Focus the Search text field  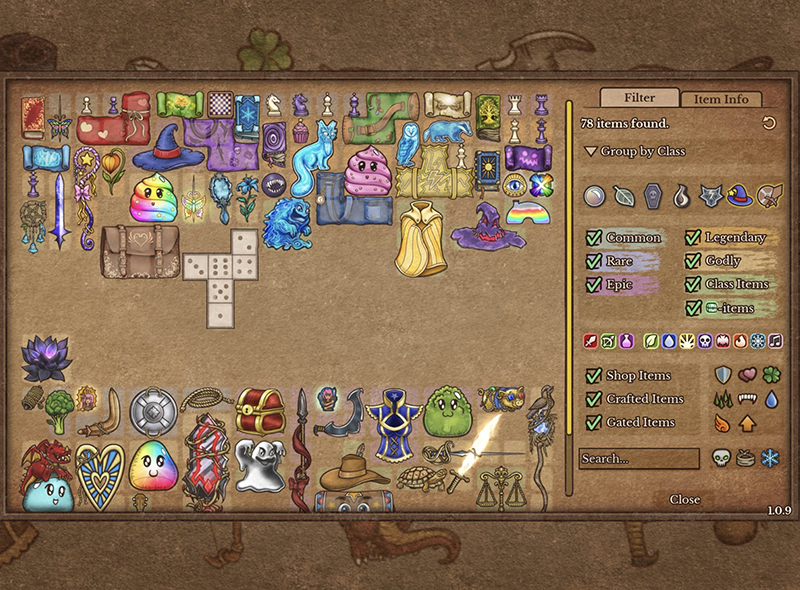[x=639, y=459]
